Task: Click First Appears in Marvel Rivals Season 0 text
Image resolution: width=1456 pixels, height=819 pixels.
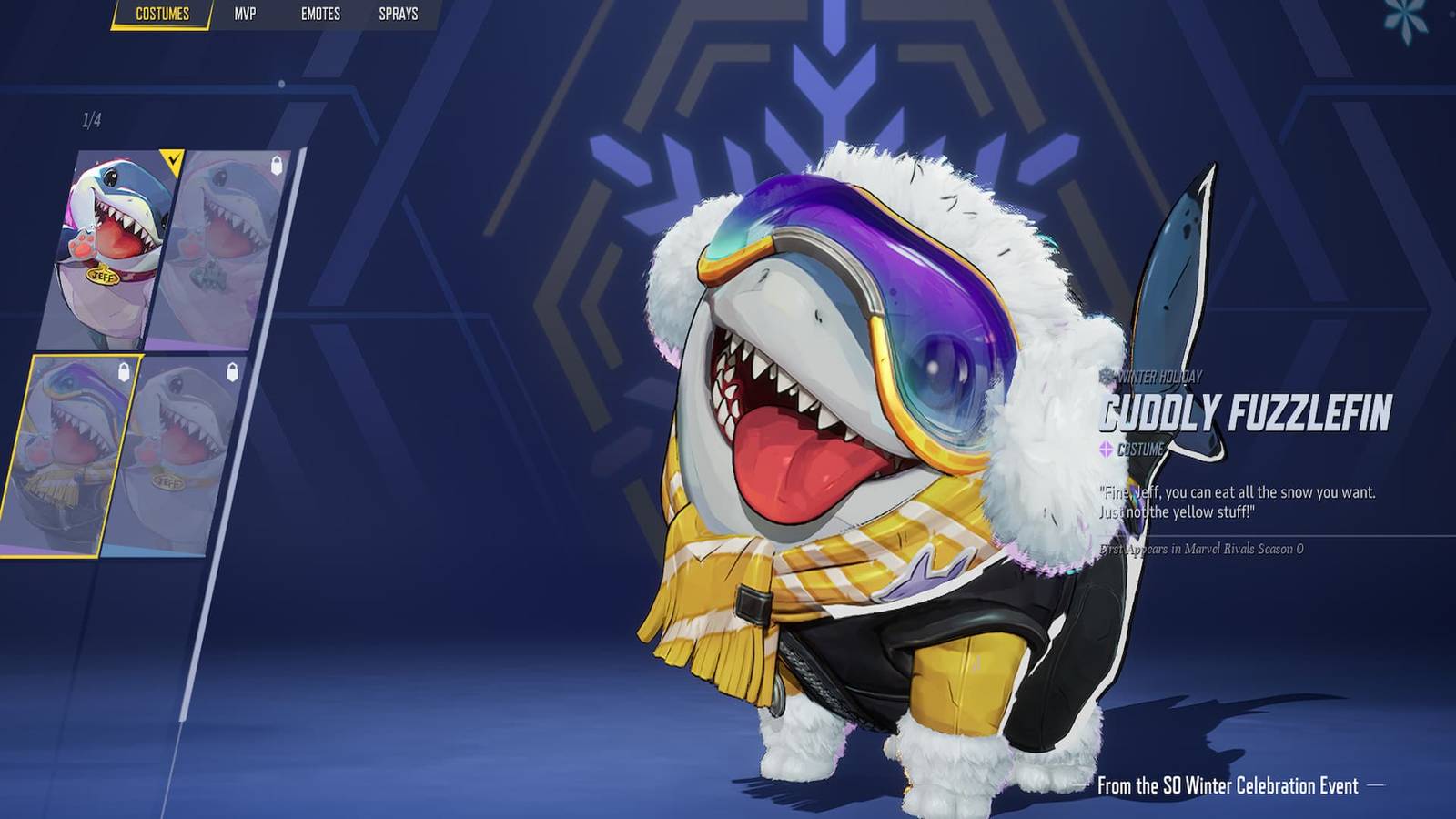Action: 1201,550
